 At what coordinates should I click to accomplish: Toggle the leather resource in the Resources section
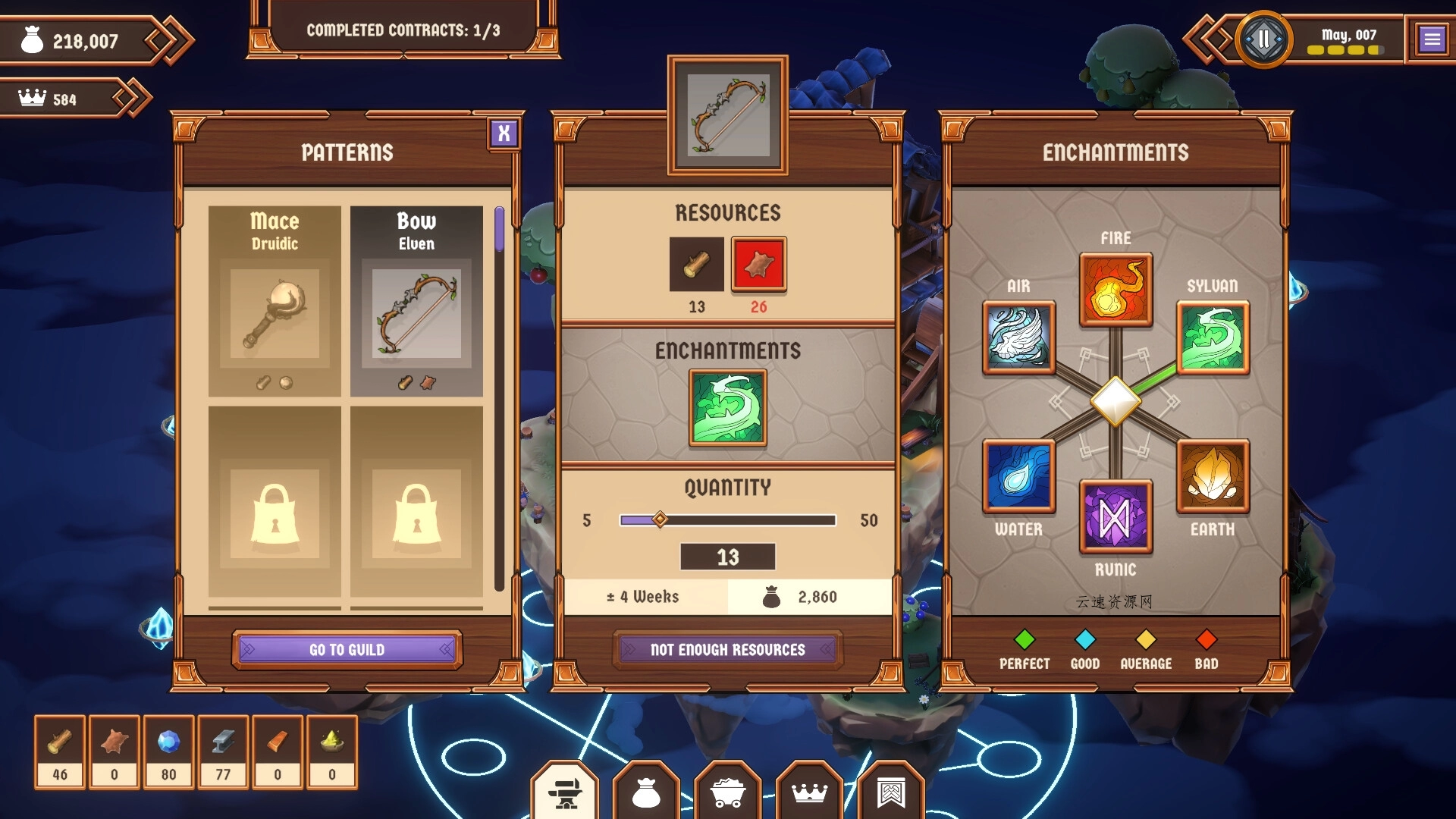pyautogui.click(x=758, y=265)
